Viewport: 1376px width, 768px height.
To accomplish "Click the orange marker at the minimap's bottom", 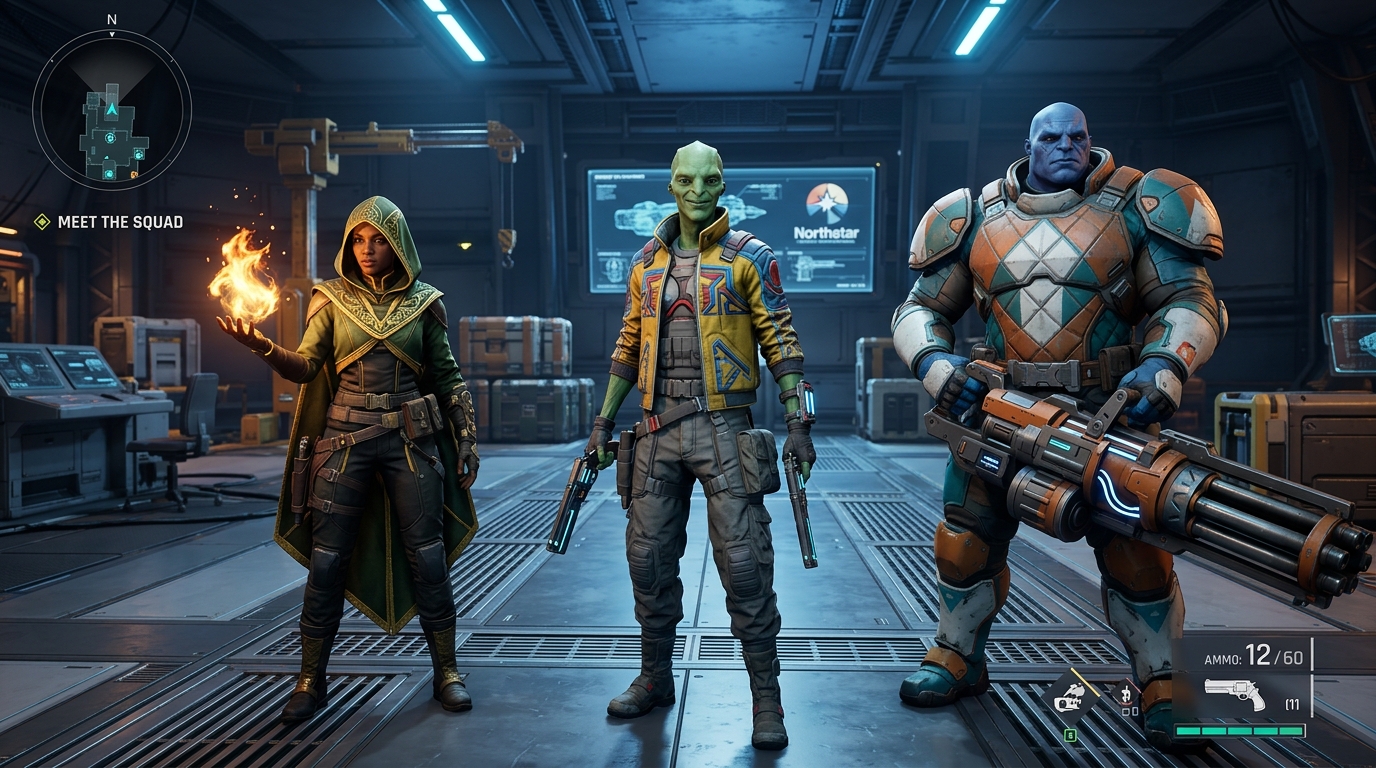I will (132, 175).
